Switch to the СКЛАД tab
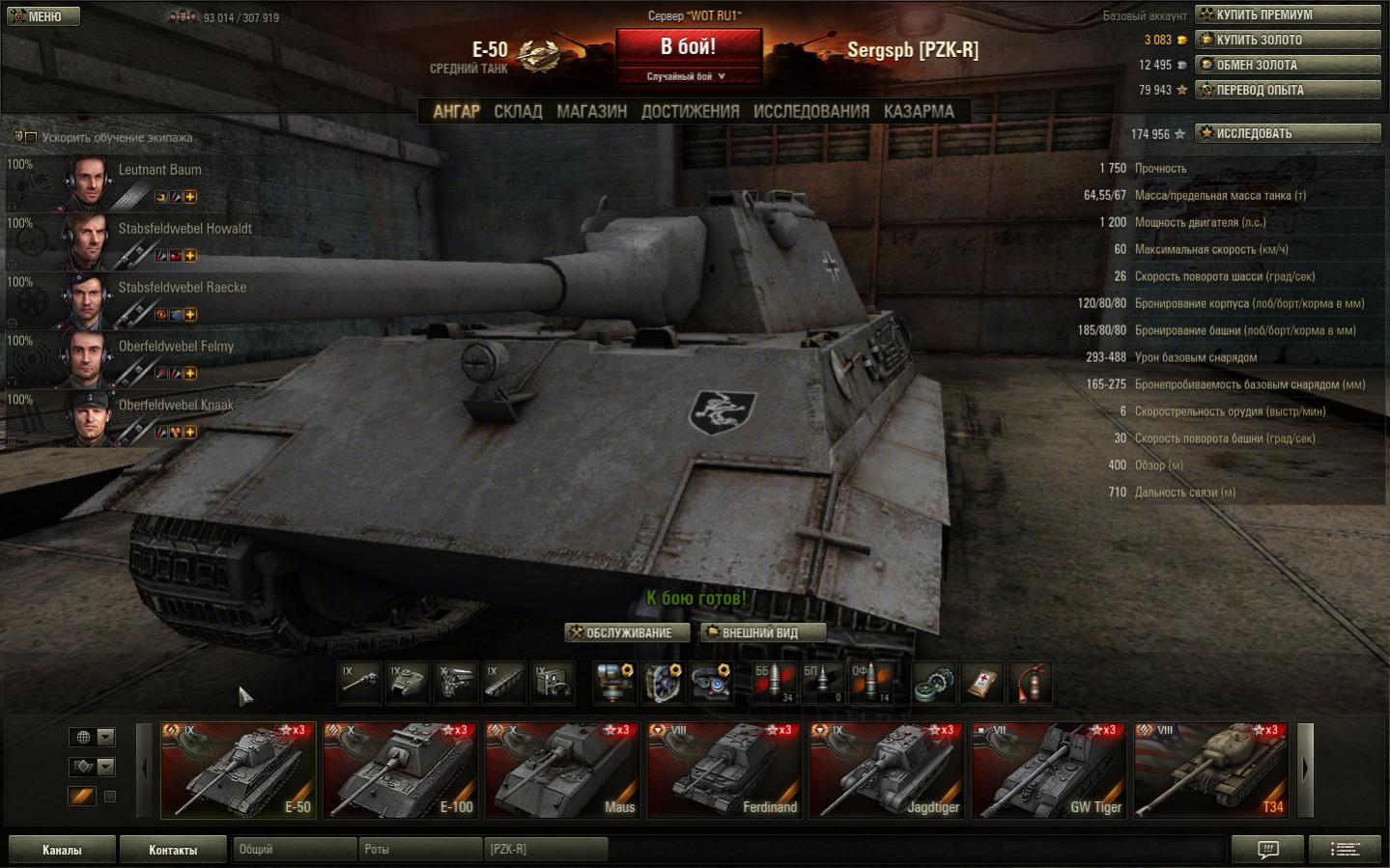The height and width of the screenshot is (868, 1390). coord(518,112)
